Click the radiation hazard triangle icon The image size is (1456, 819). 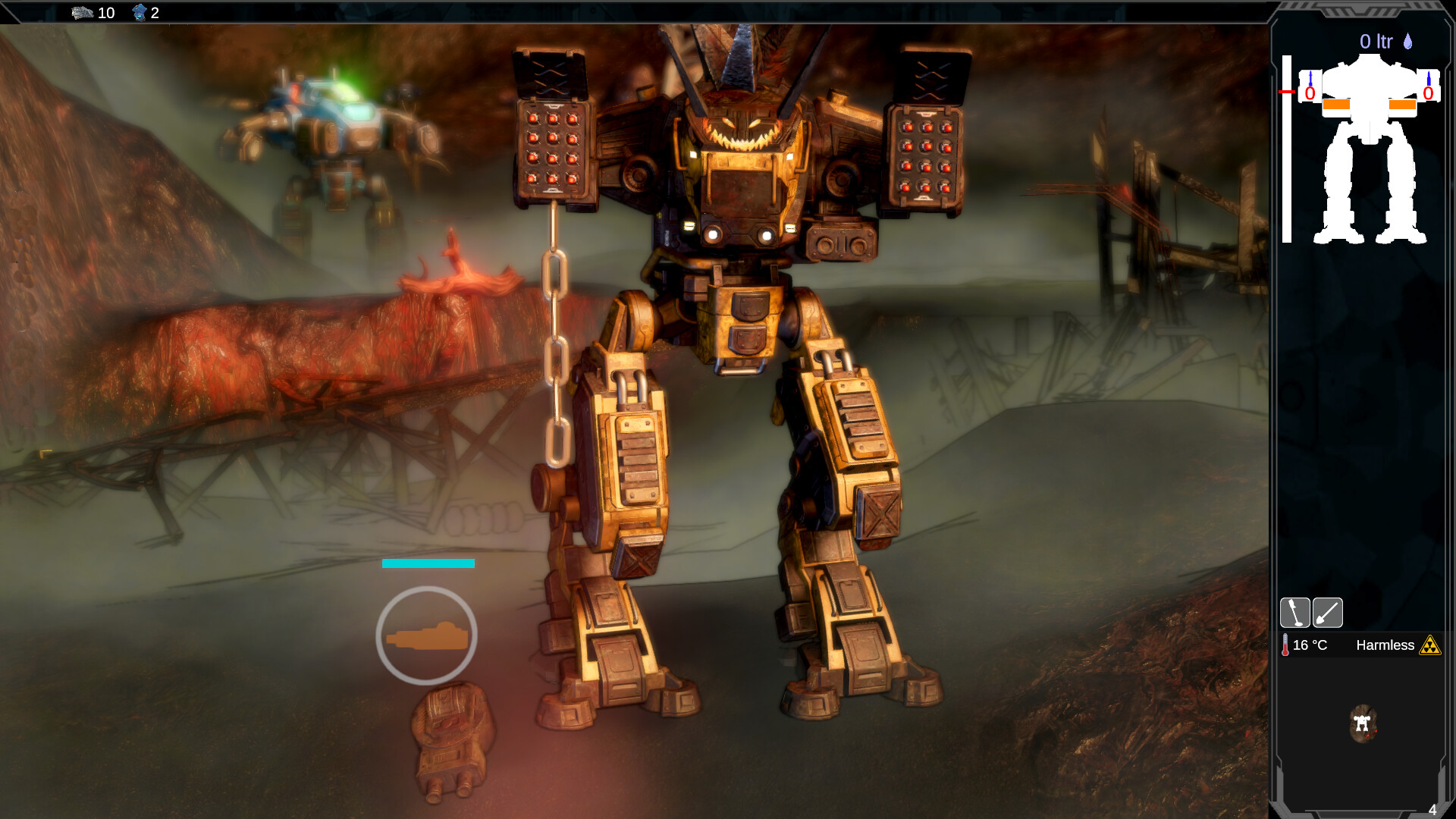pos(1430,646)
